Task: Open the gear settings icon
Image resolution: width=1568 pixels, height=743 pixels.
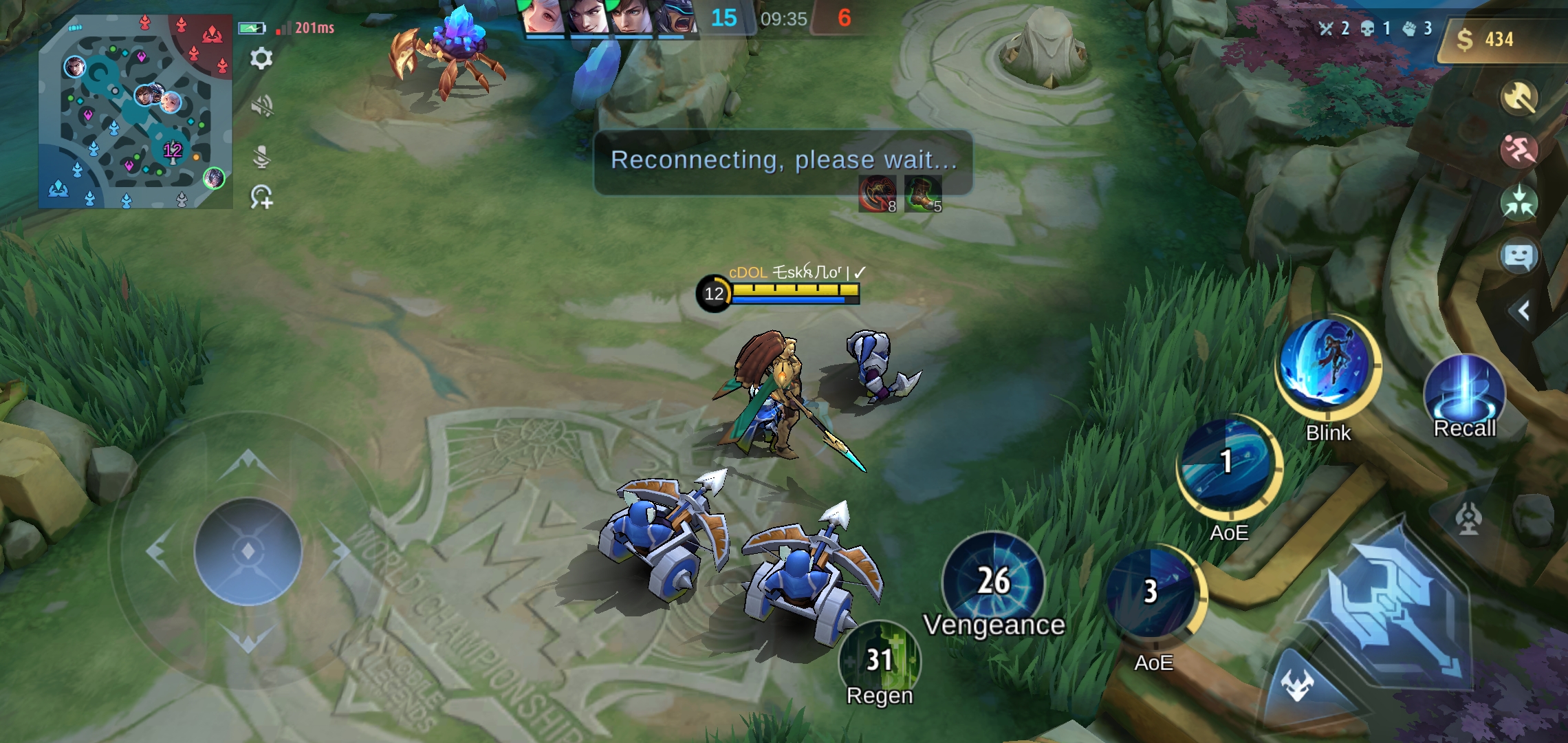Action: (x=261, y=58)
